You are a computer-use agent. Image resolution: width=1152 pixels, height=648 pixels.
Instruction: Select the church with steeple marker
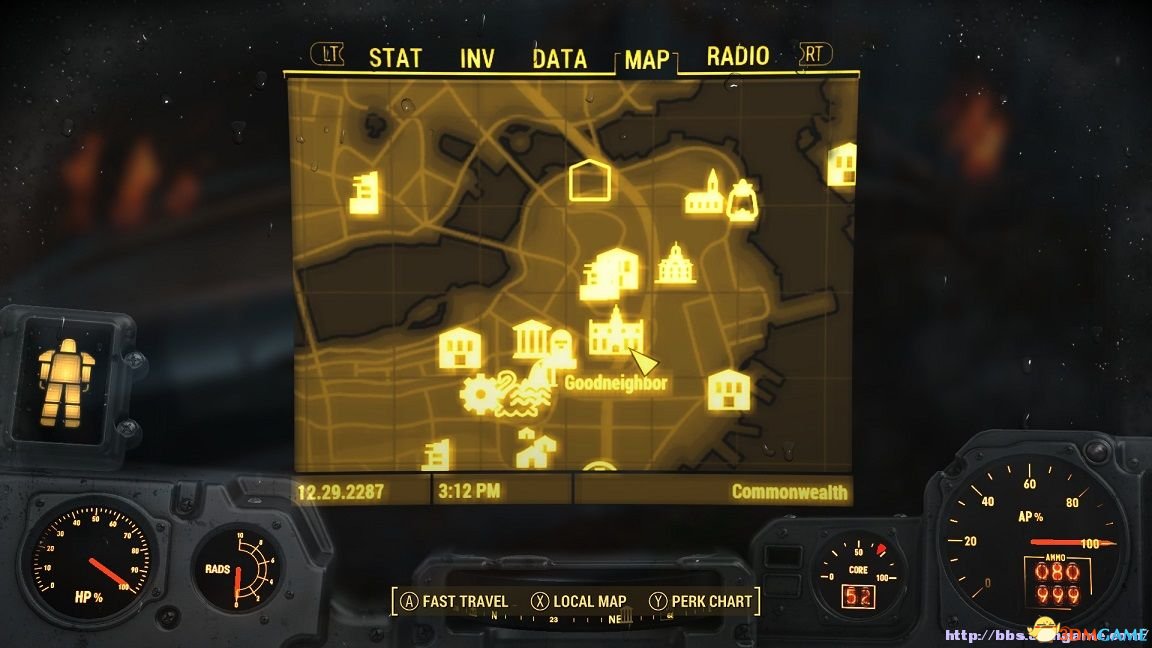point(703,193)
